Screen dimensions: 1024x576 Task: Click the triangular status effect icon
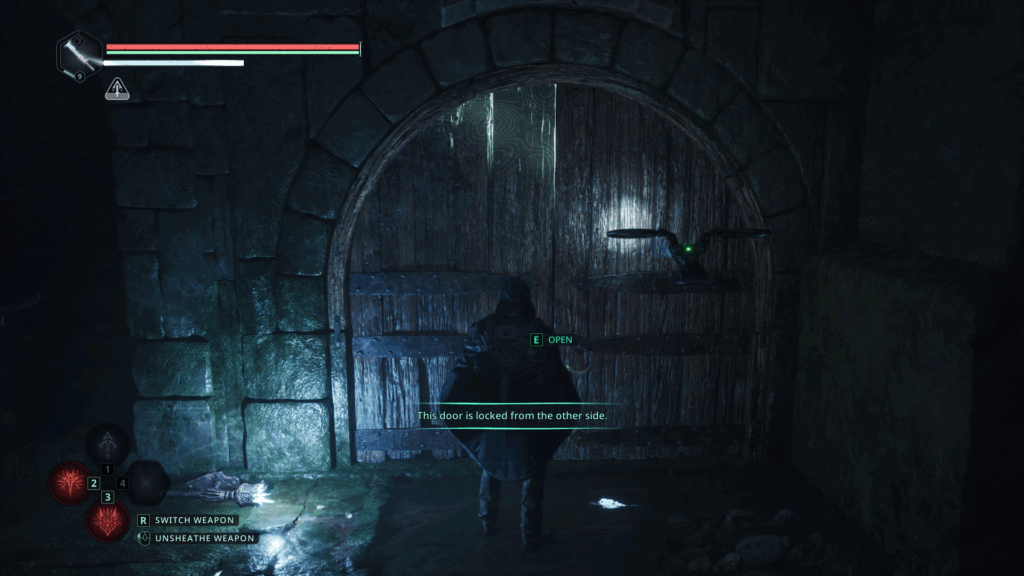[x=116, y=89]
